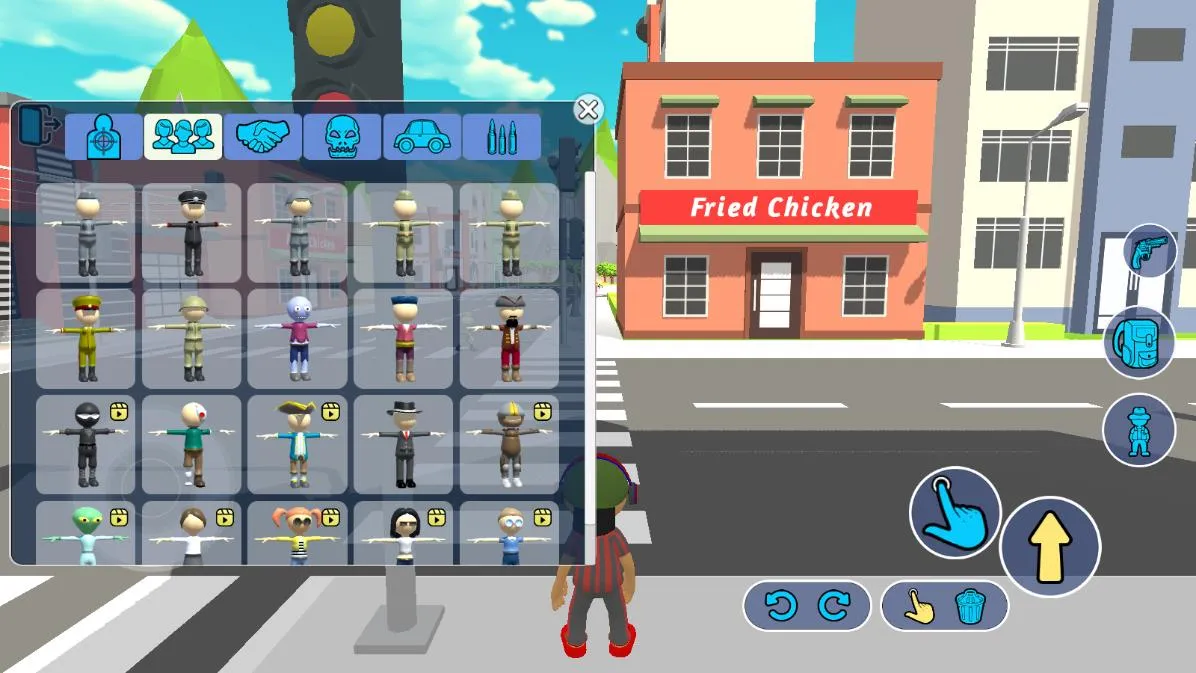Activate the blue hand interact button
Image resolution: width=1196 pixels, height=673 pixels.
[954, 512]
